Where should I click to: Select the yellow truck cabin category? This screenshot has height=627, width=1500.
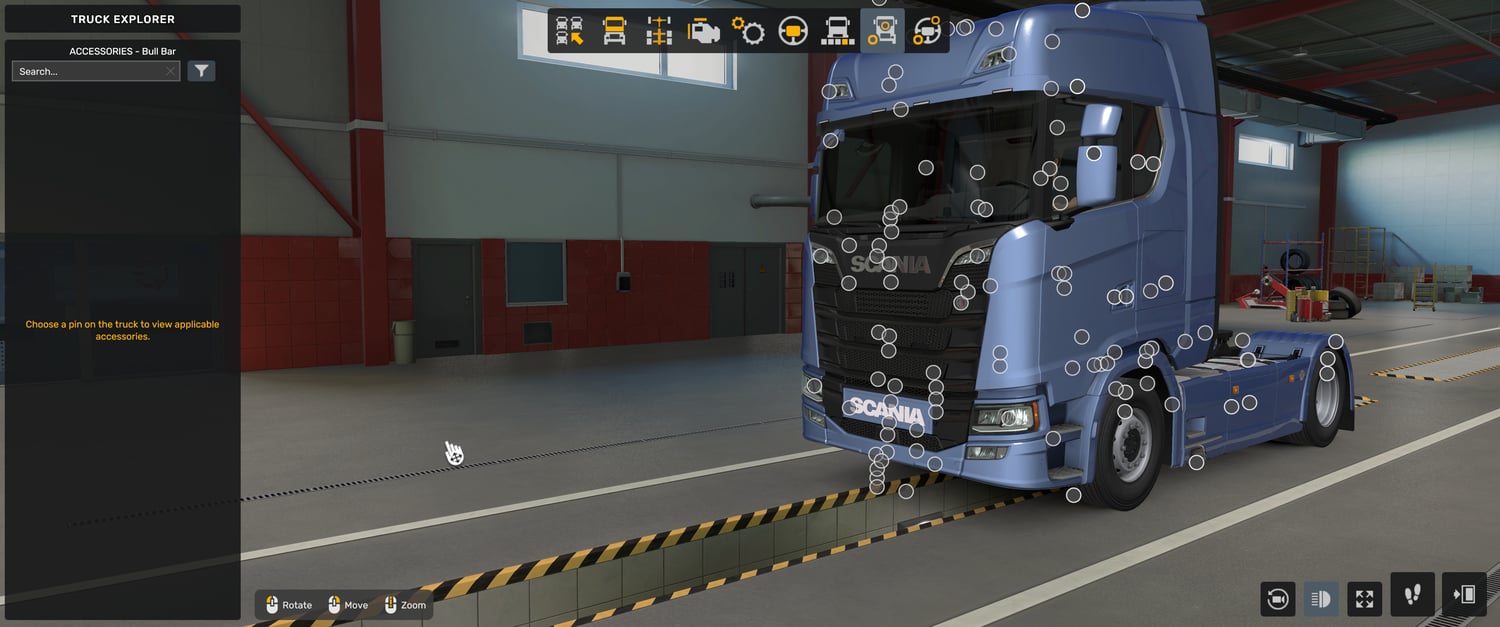[614, 31]
